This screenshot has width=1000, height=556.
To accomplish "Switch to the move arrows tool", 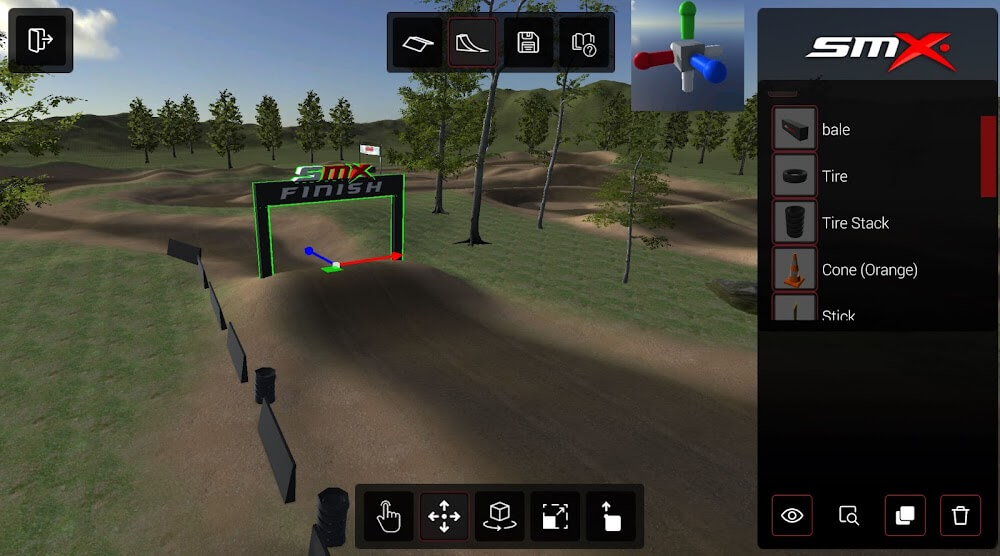I will (x=444, y=516).
